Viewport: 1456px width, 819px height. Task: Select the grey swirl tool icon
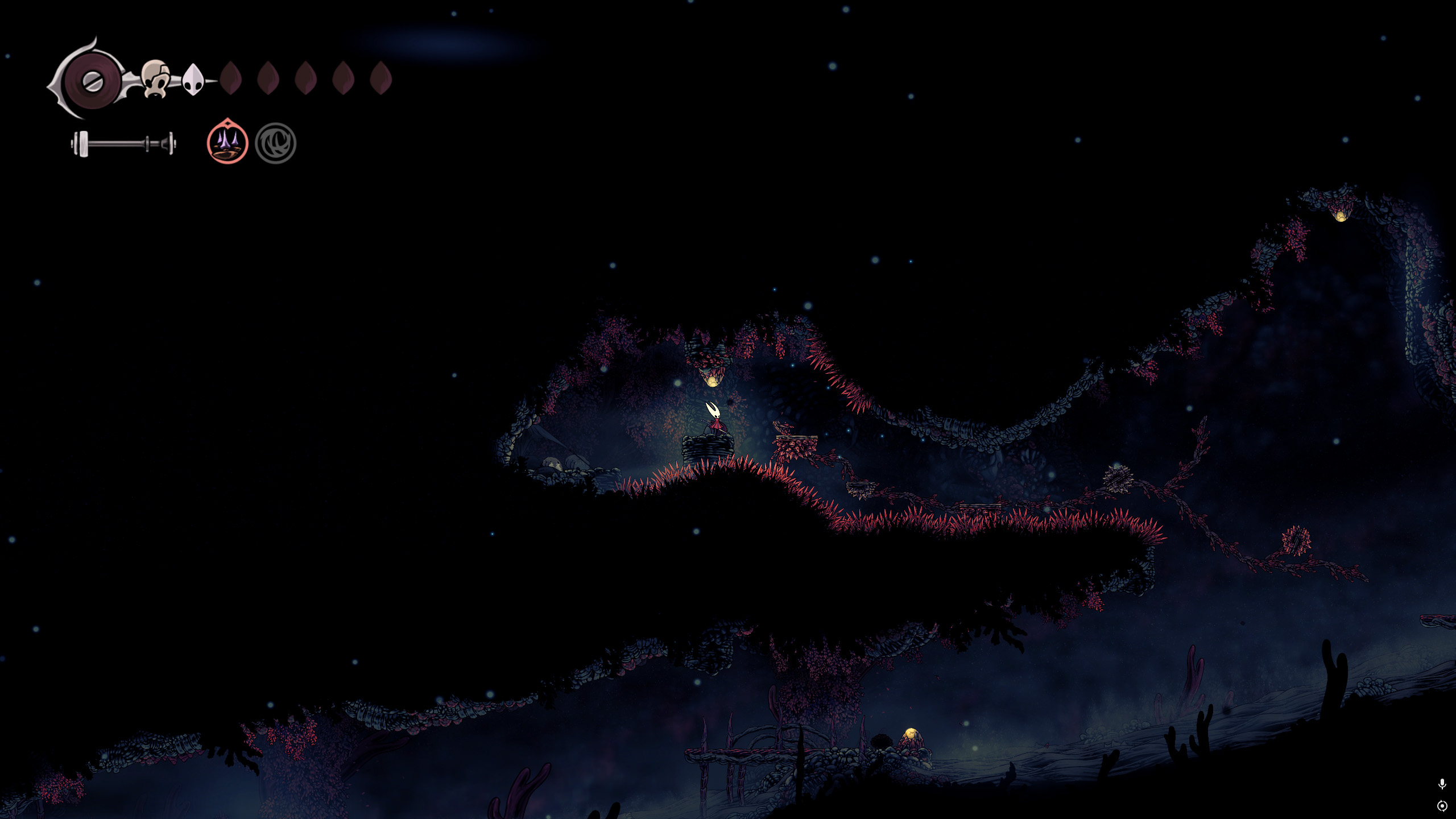pyautogui.click(x=276, y=143)
